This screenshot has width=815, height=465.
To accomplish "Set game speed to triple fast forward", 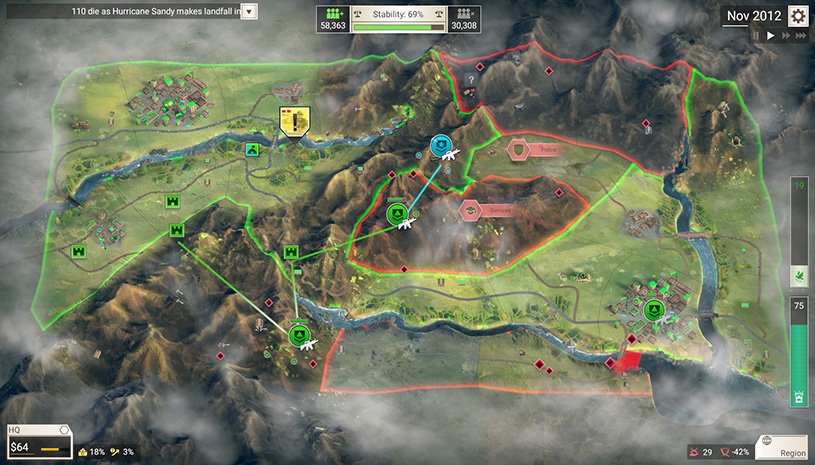I will coord(801,35).
